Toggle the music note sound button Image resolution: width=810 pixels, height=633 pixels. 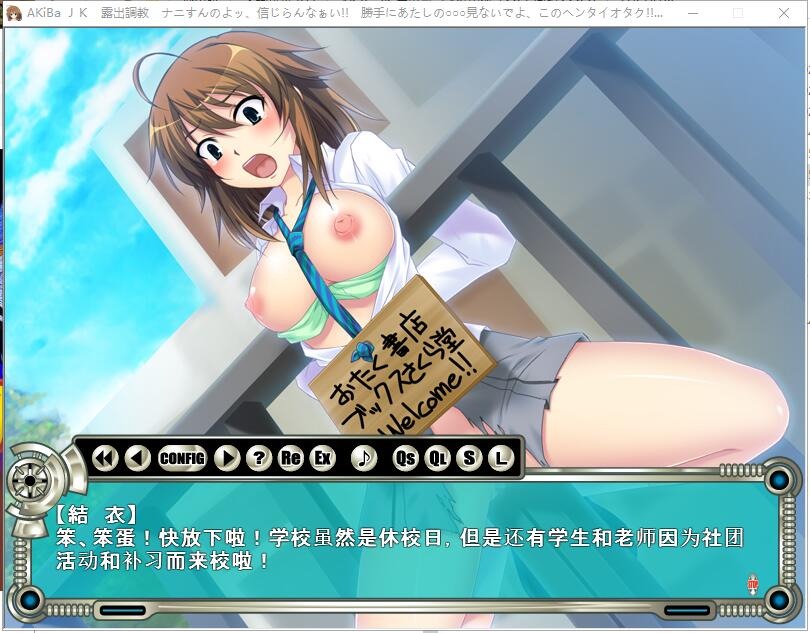click(364, 458)
